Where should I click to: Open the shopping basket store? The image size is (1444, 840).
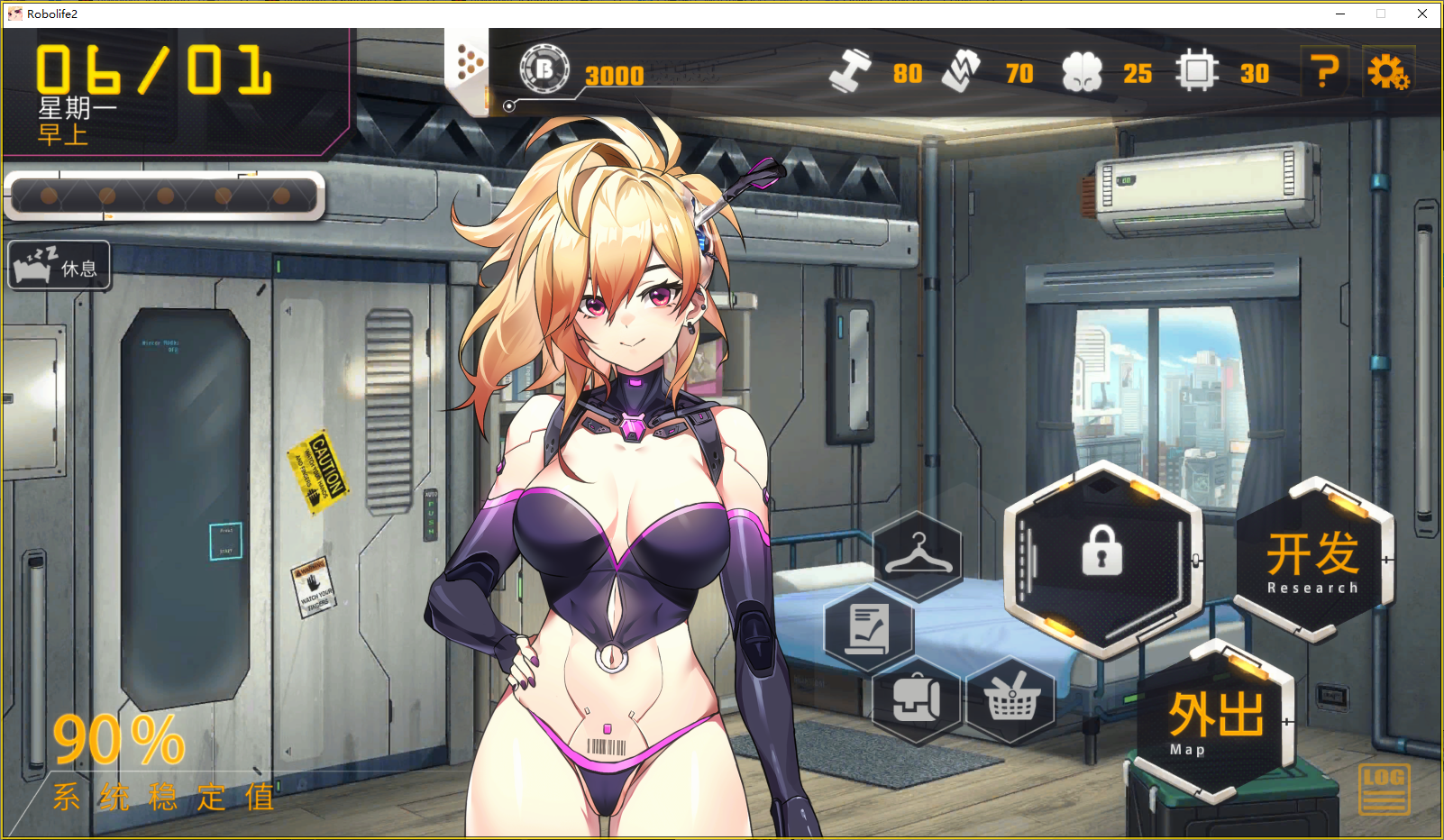tap(1011, 699)
